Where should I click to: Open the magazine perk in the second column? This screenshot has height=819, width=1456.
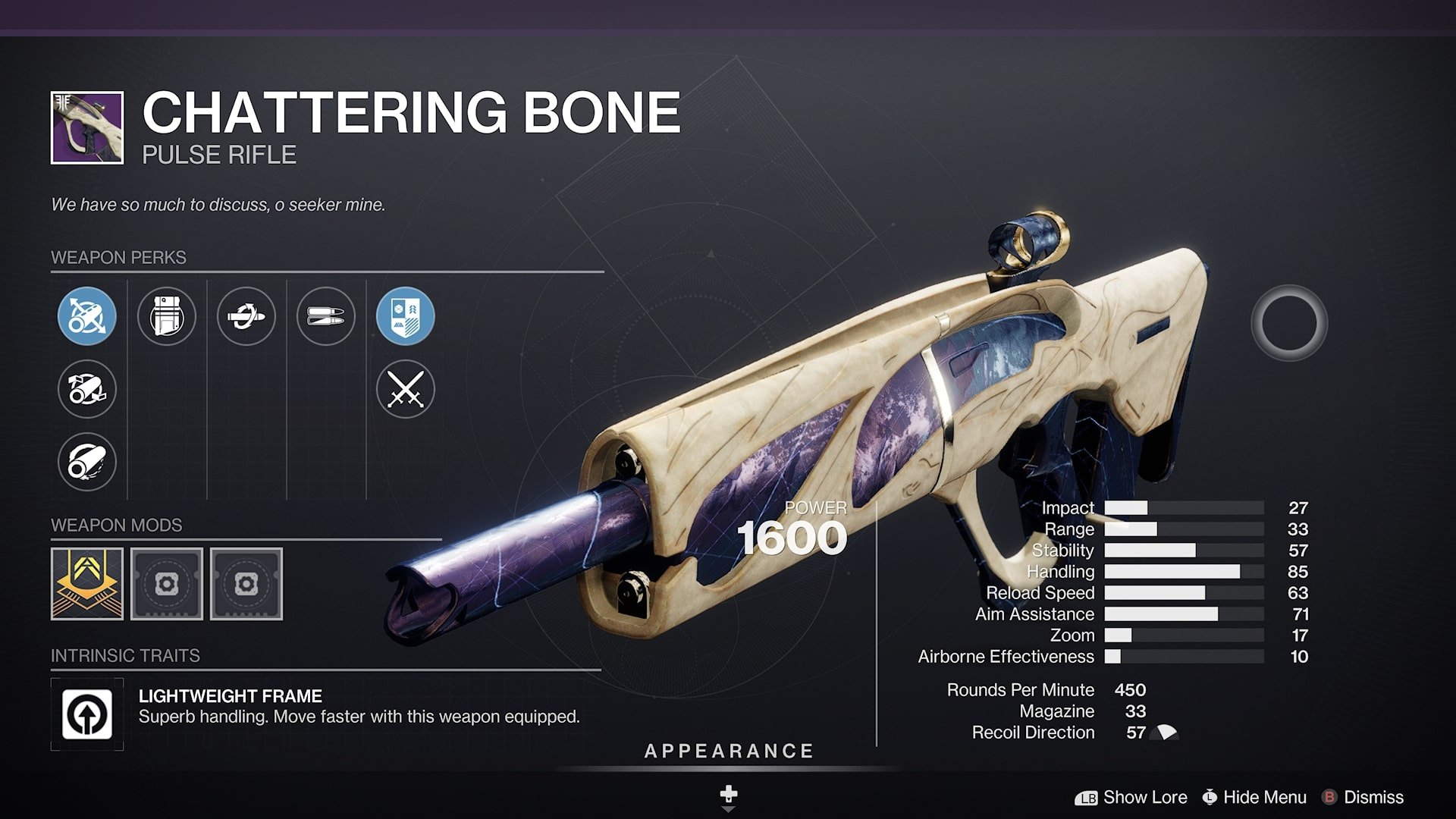tap(167, 318)
